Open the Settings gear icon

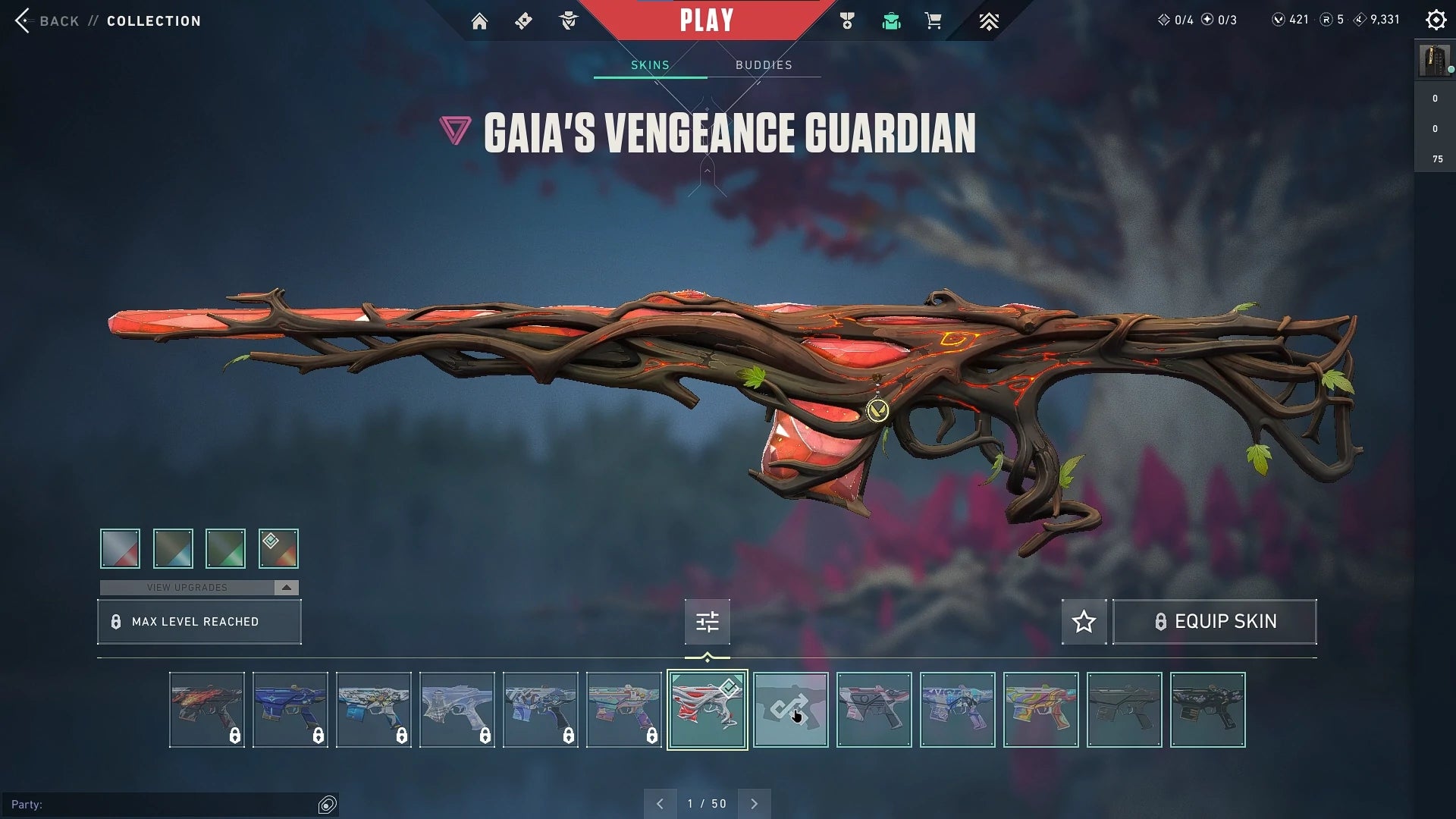(x=1436, y=20)
